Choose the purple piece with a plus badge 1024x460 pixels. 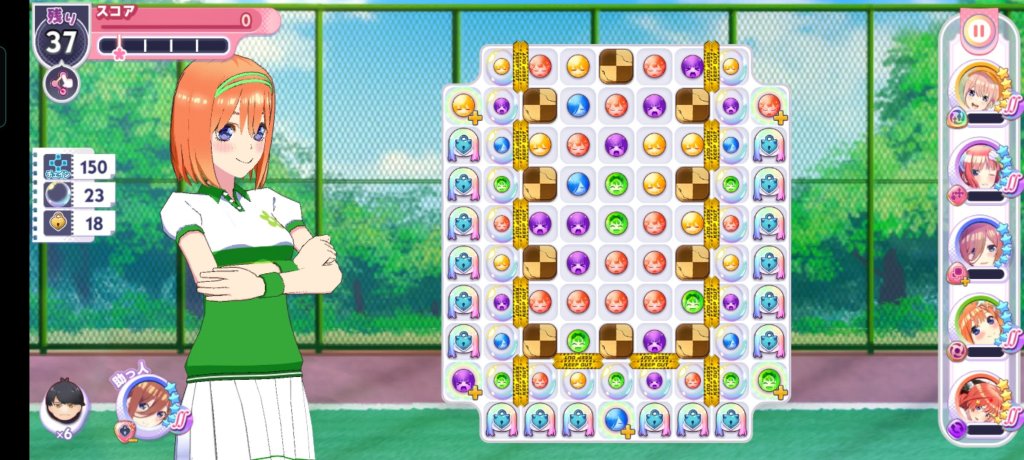coord(464,381)
